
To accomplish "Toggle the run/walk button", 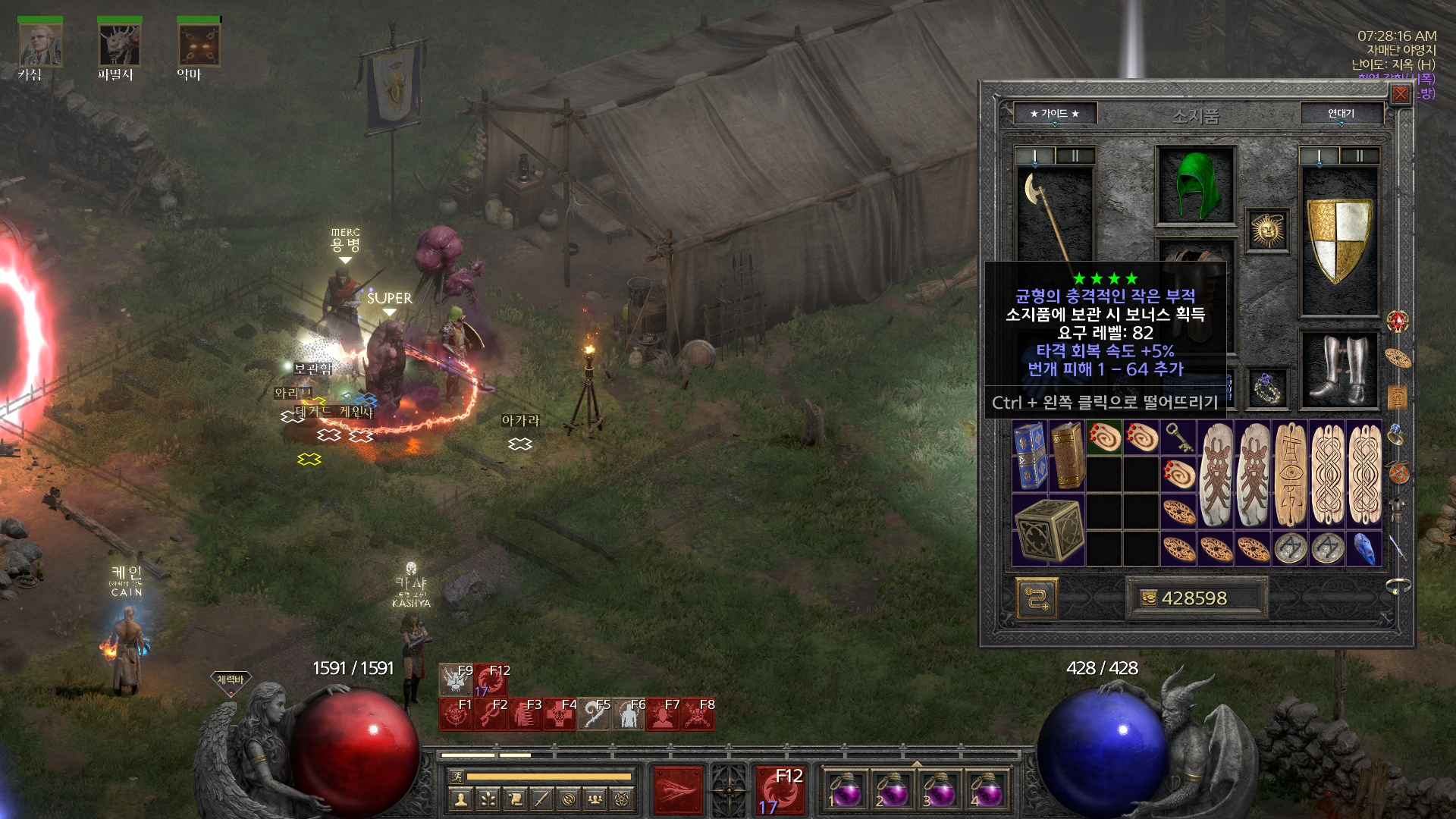I will tap(457, 777).
